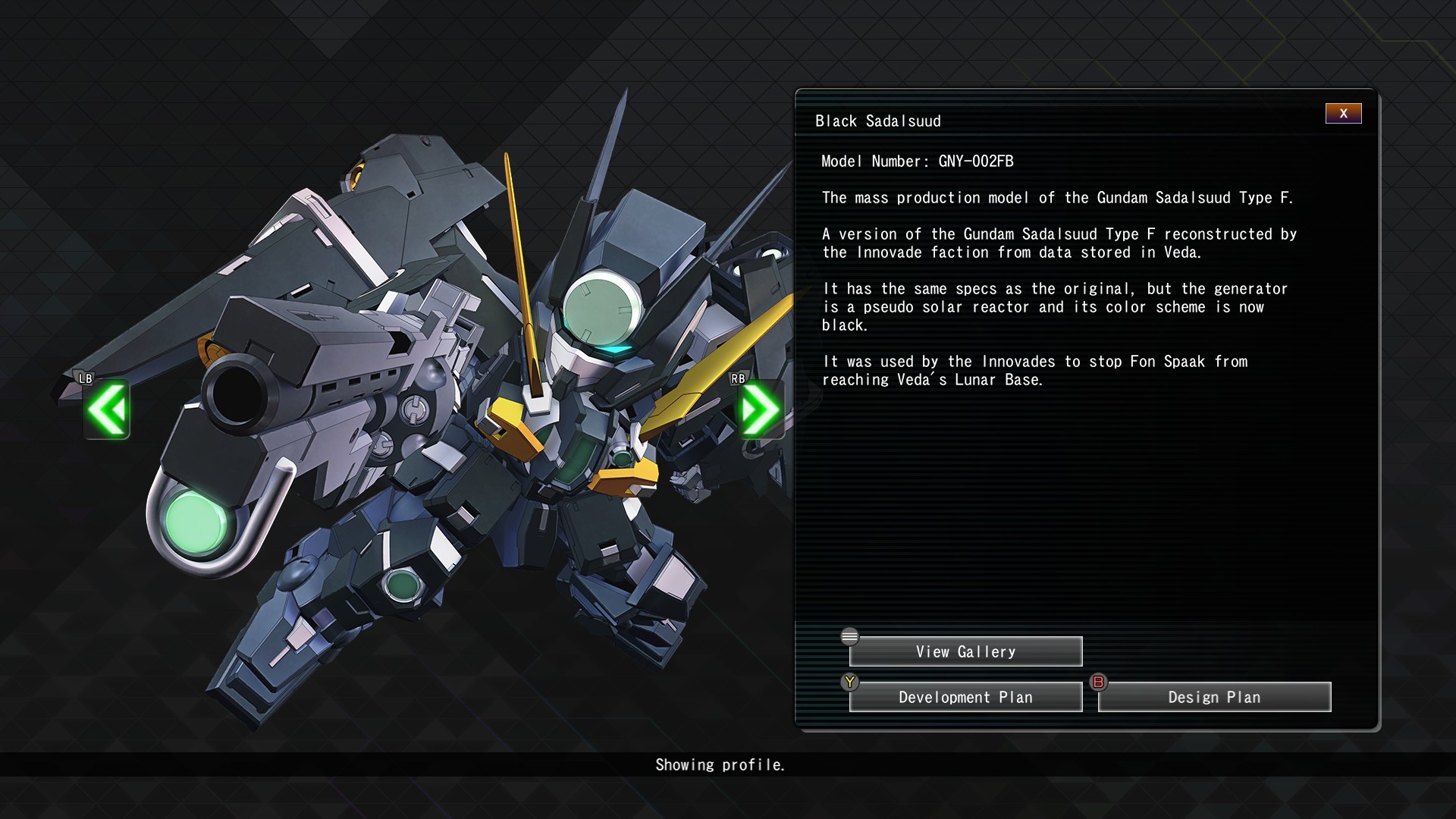
Task: Open the View Gallery button
Action: pyautogui.click(x=965, y=651)
